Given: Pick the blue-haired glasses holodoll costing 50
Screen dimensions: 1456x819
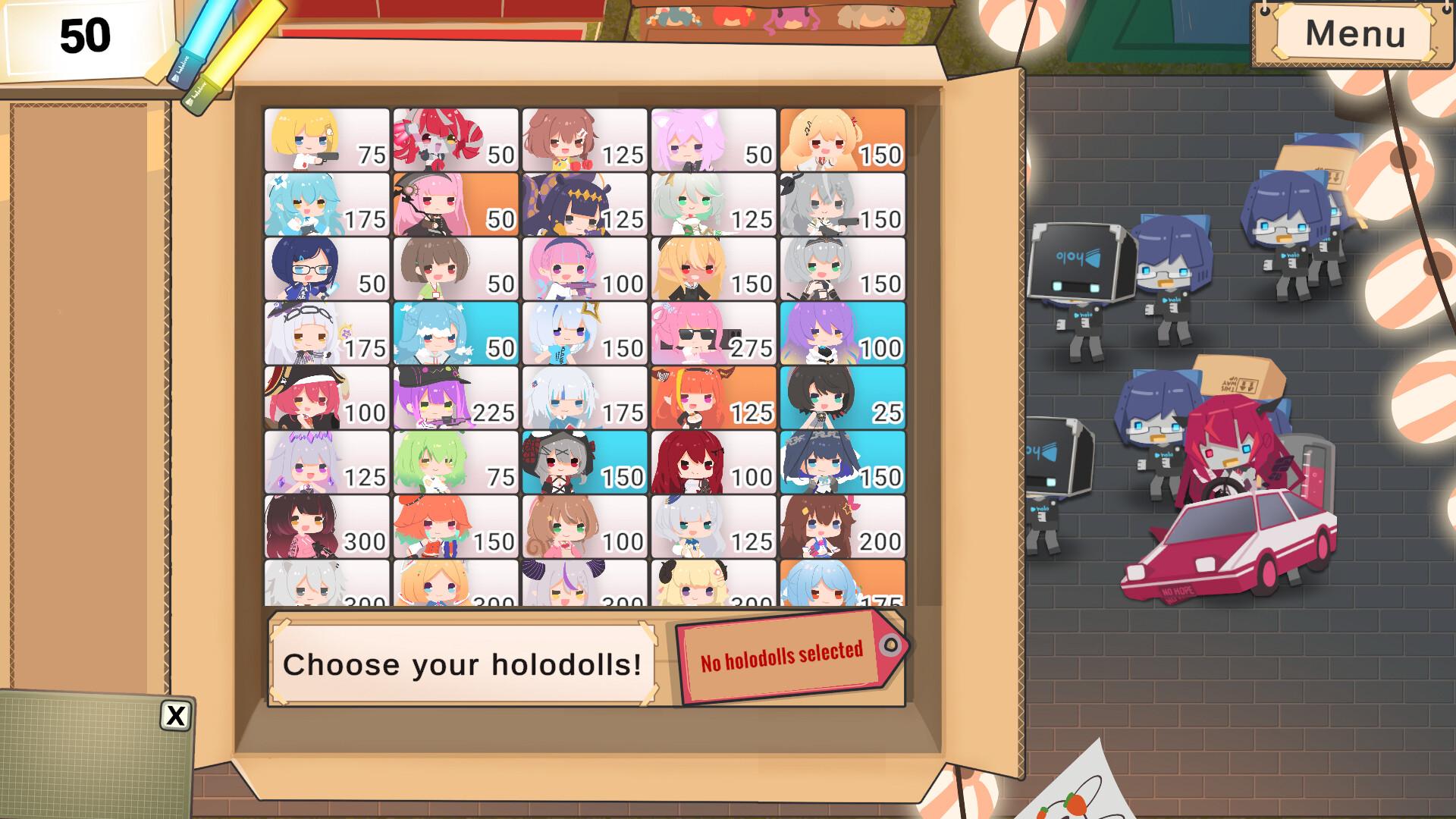Looking at the screenshot, I should pos(326,269).
